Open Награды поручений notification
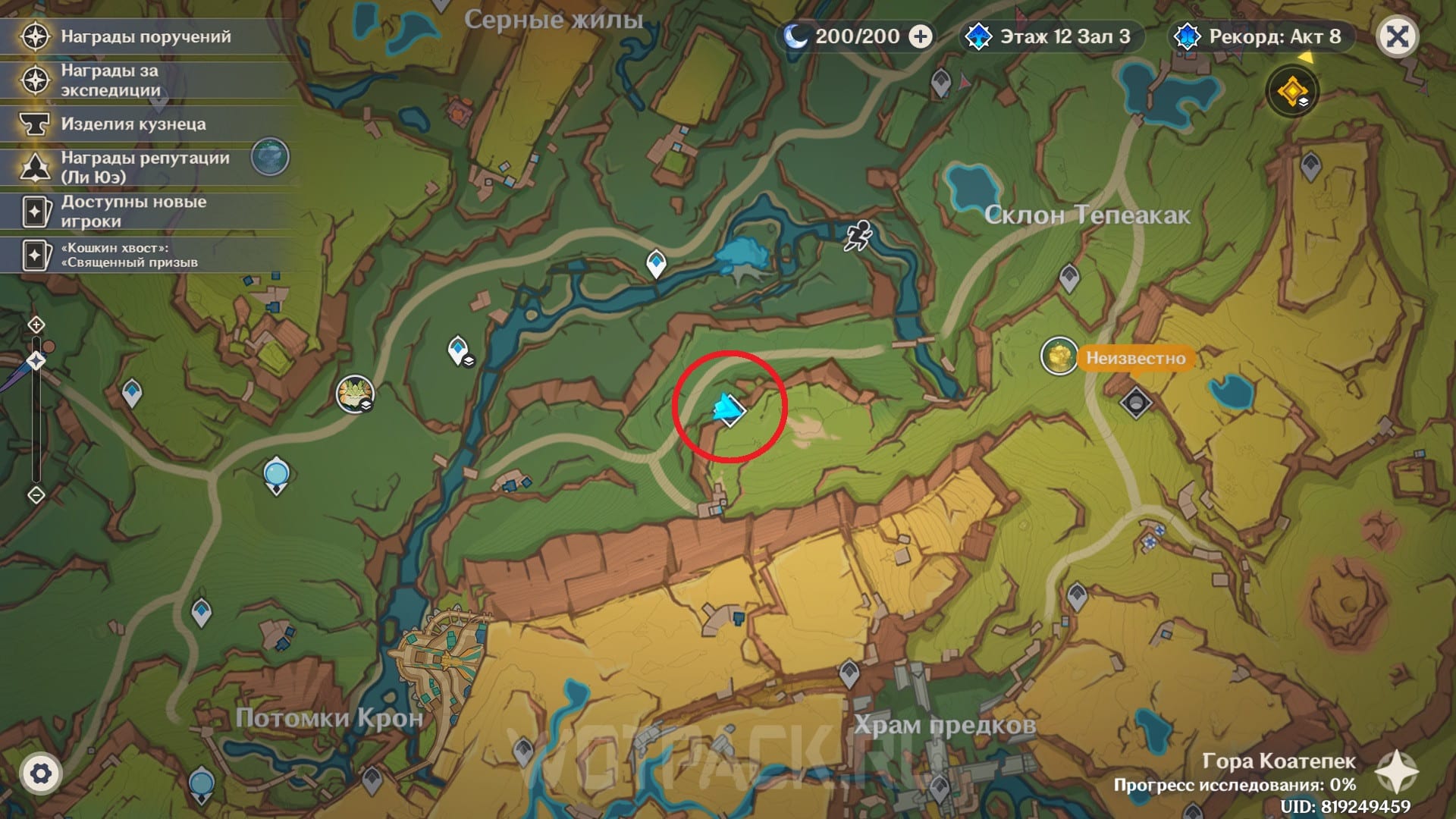 click(x=146, y=36)
